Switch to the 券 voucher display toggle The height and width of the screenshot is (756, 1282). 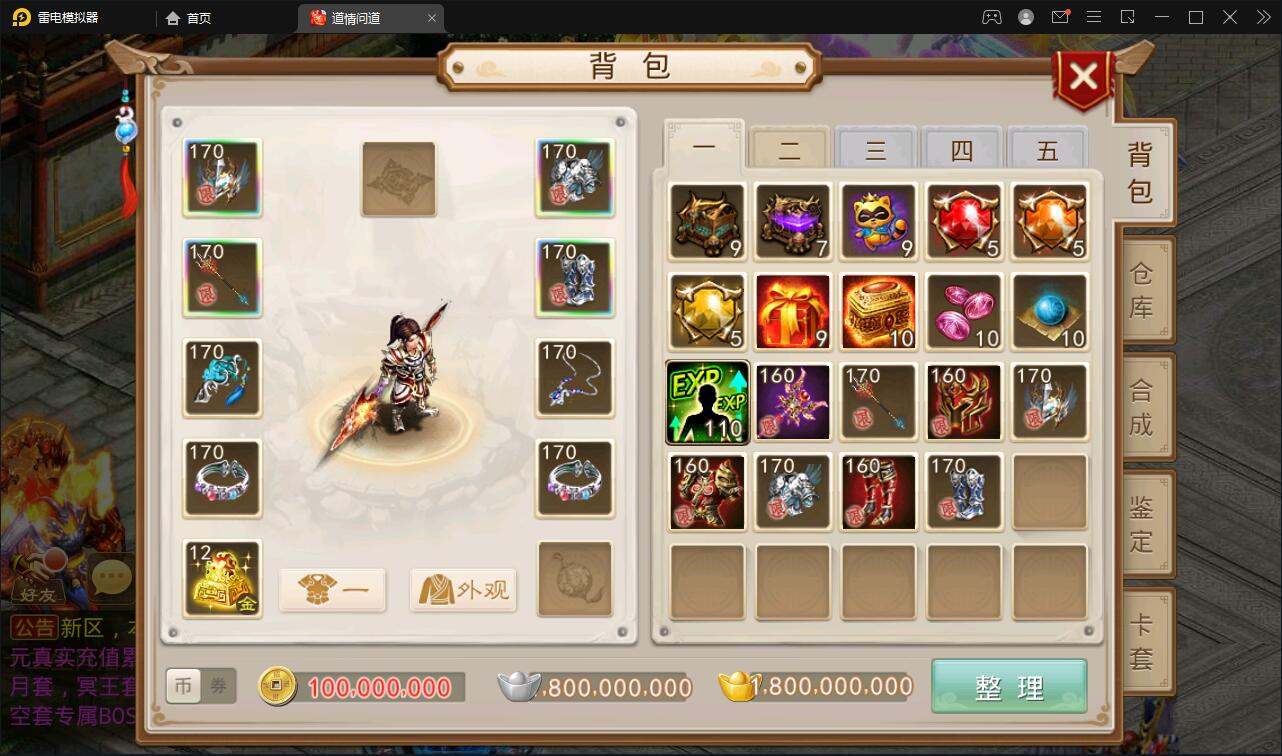click(x=219, y=687)
